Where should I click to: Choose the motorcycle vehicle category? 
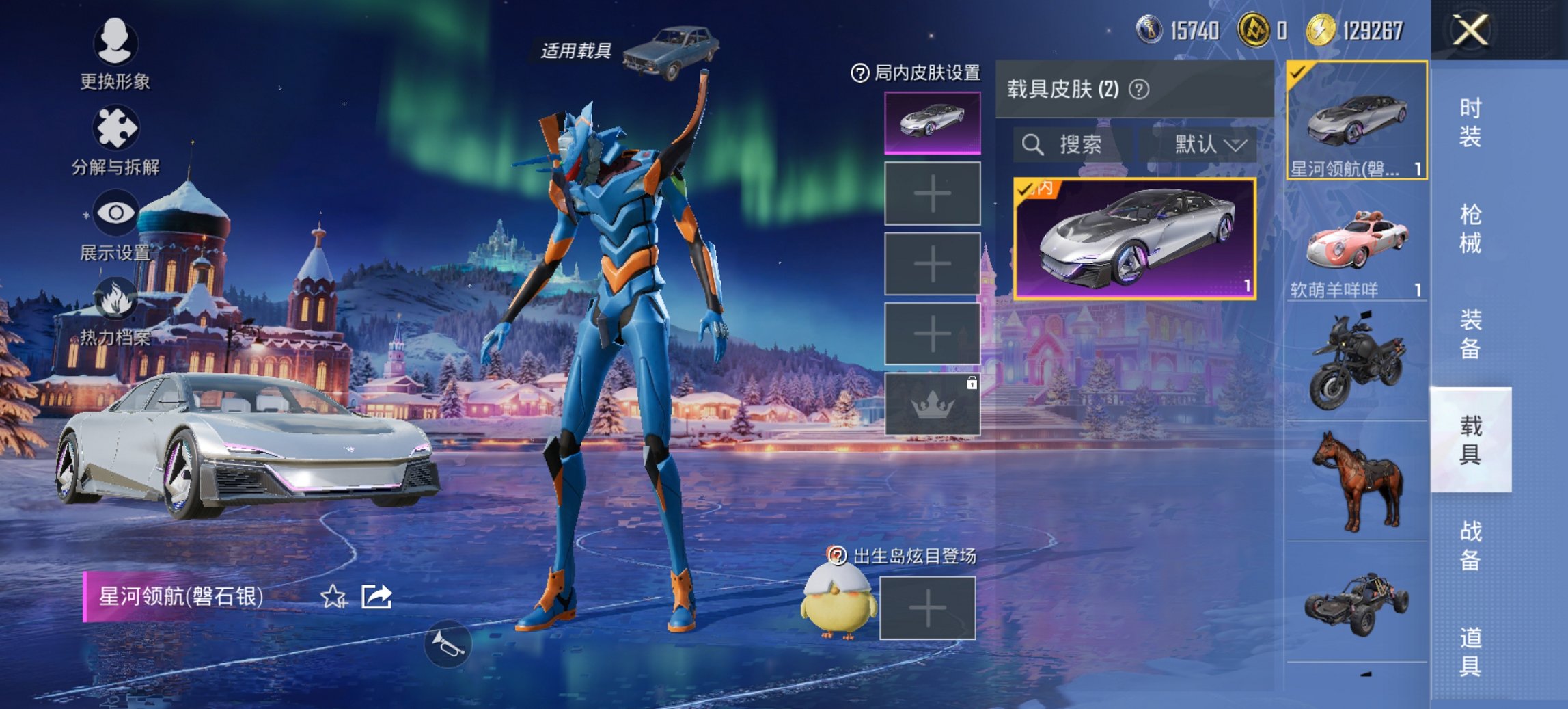coord(1356,361)
